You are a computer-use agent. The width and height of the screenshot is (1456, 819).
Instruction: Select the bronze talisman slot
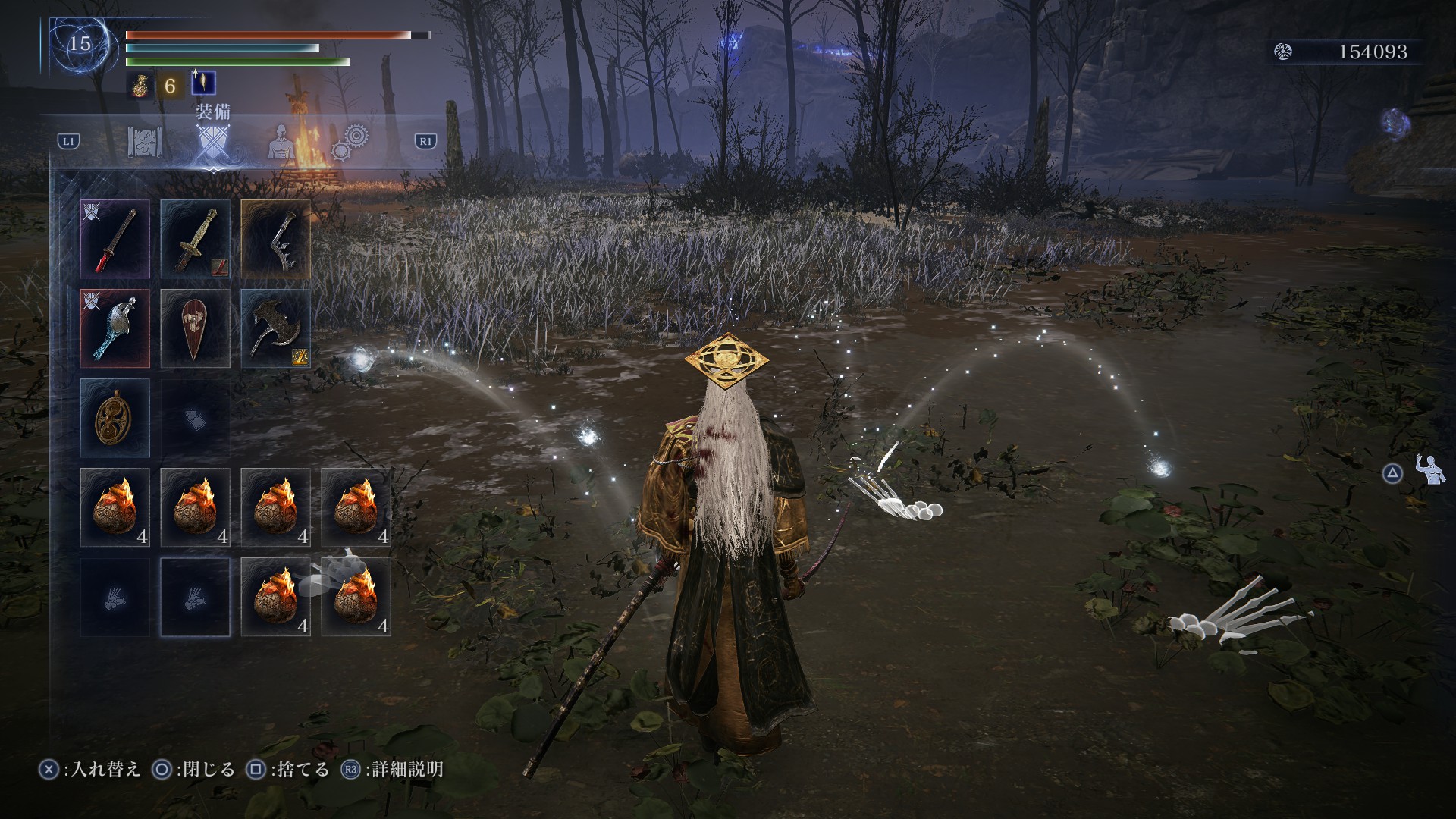[115, 418]
